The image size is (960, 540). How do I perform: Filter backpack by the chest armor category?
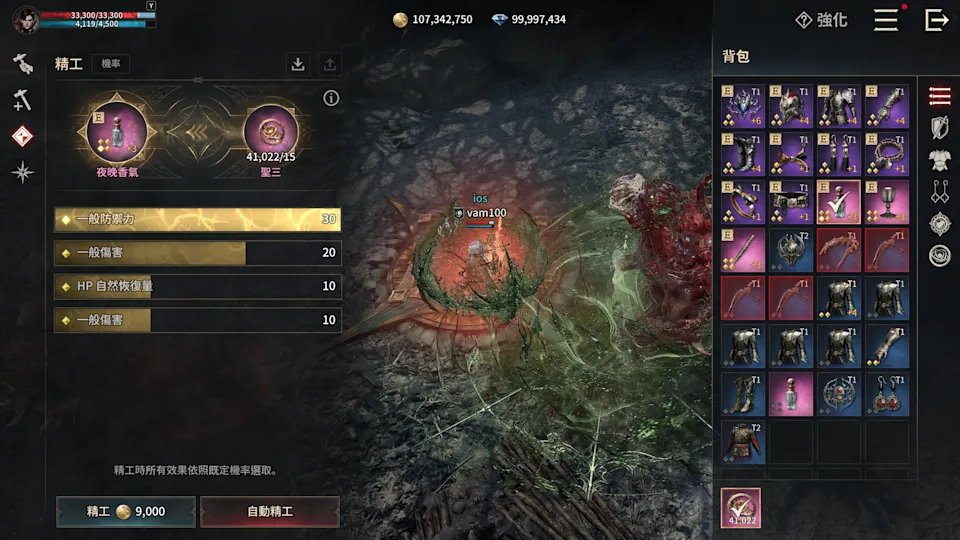(x=939, y=160)
